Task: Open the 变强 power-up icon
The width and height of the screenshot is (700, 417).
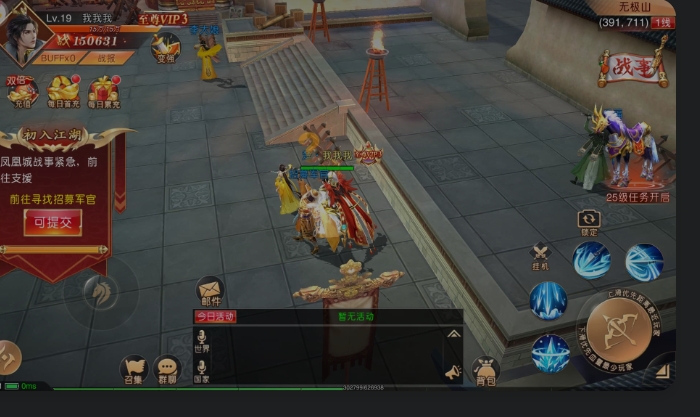Action: pyautogui.click(x=165, y=45)
